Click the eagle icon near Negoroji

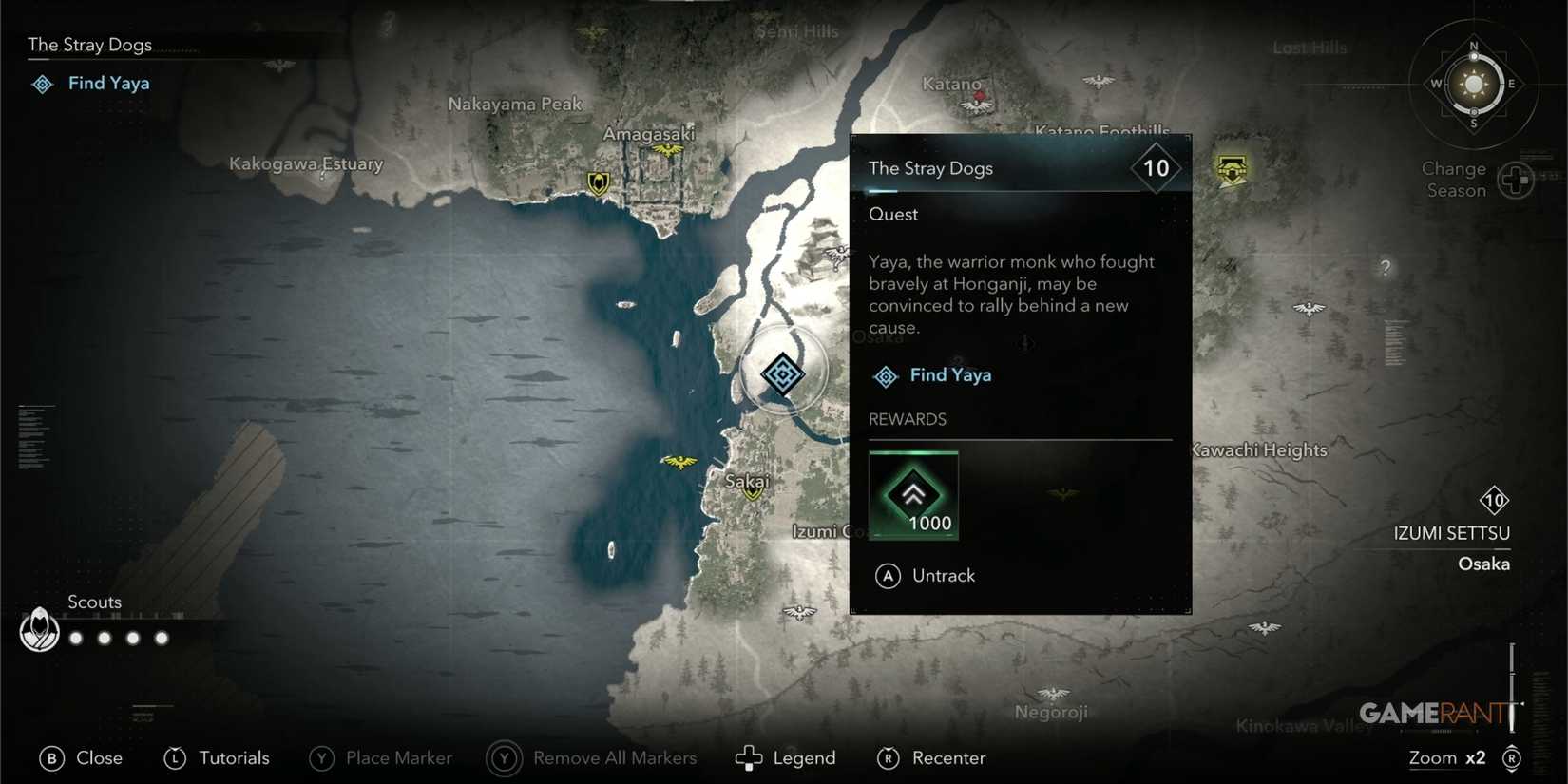click(x=1051, y=693)
